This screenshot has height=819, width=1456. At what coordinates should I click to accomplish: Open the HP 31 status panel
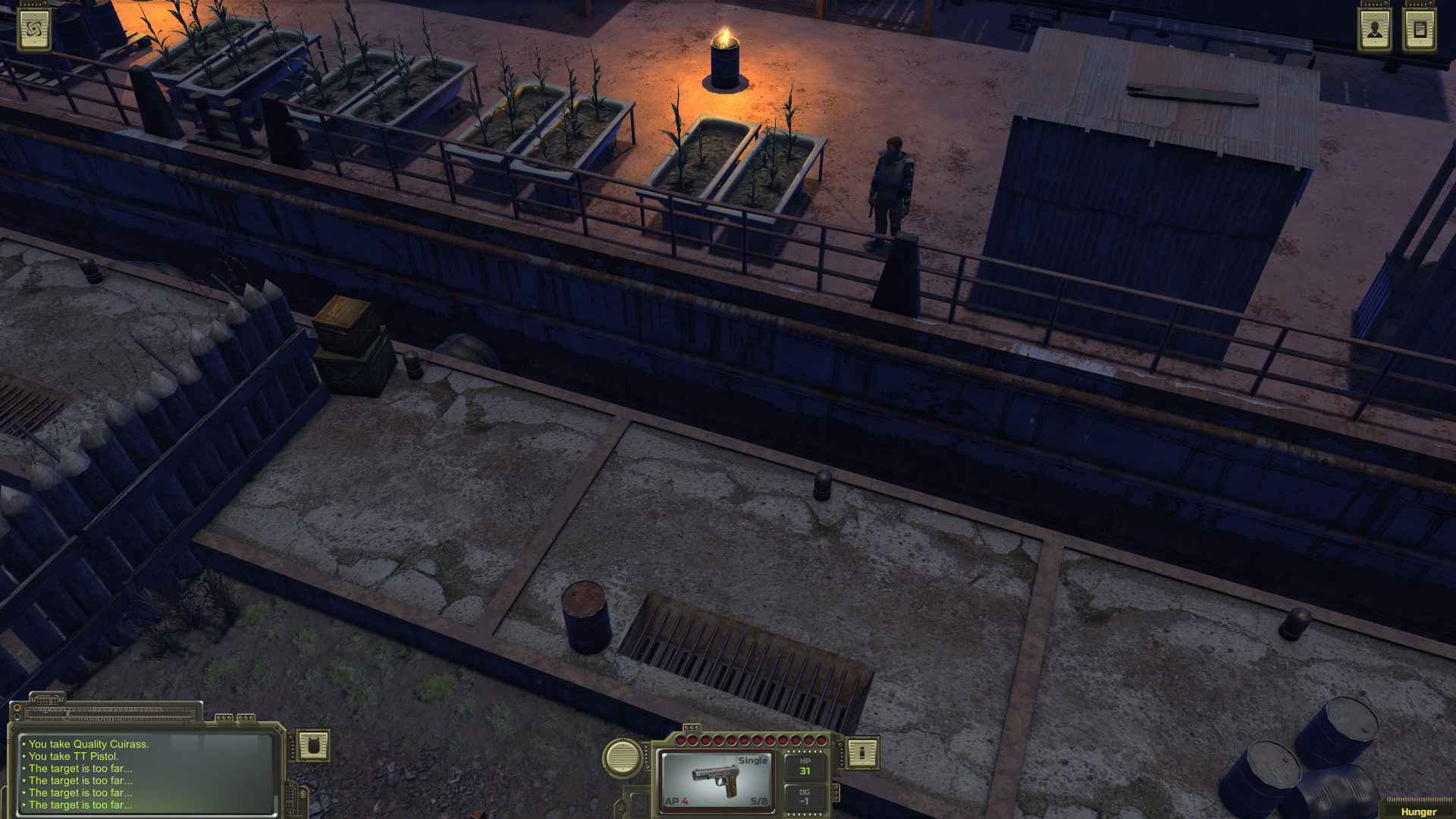tap(805, 766)
